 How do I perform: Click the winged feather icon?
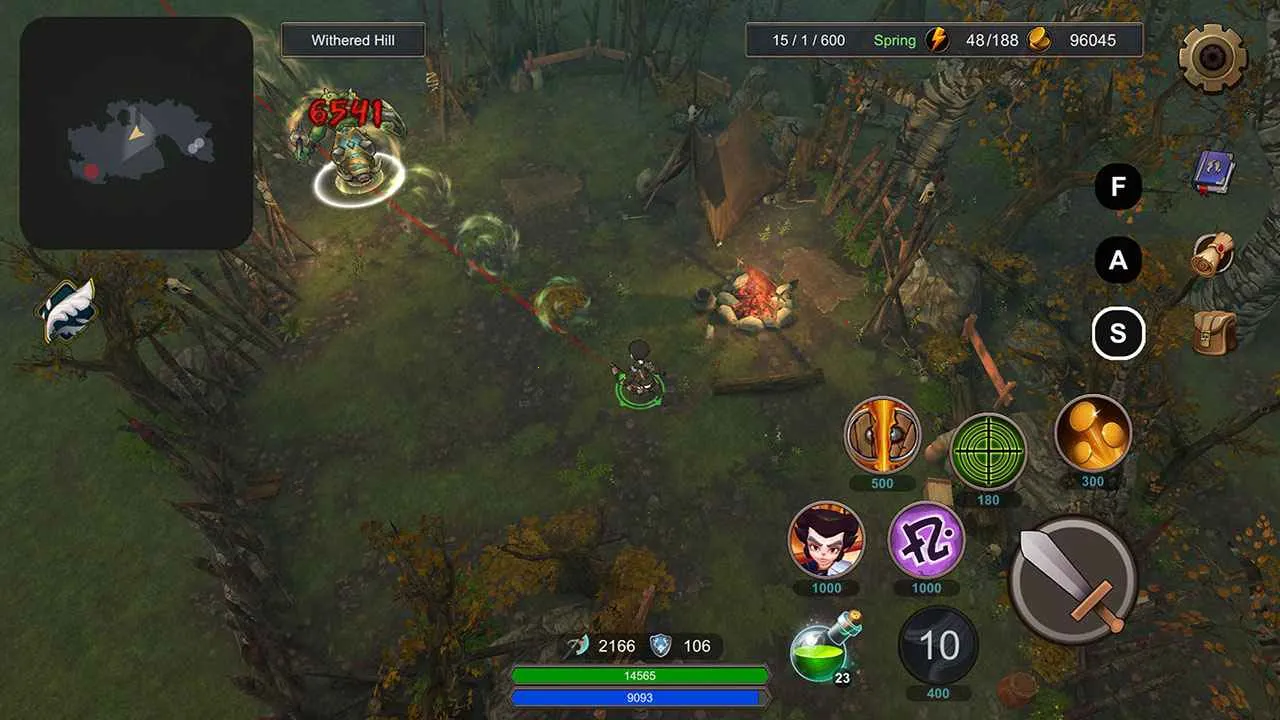68,309
